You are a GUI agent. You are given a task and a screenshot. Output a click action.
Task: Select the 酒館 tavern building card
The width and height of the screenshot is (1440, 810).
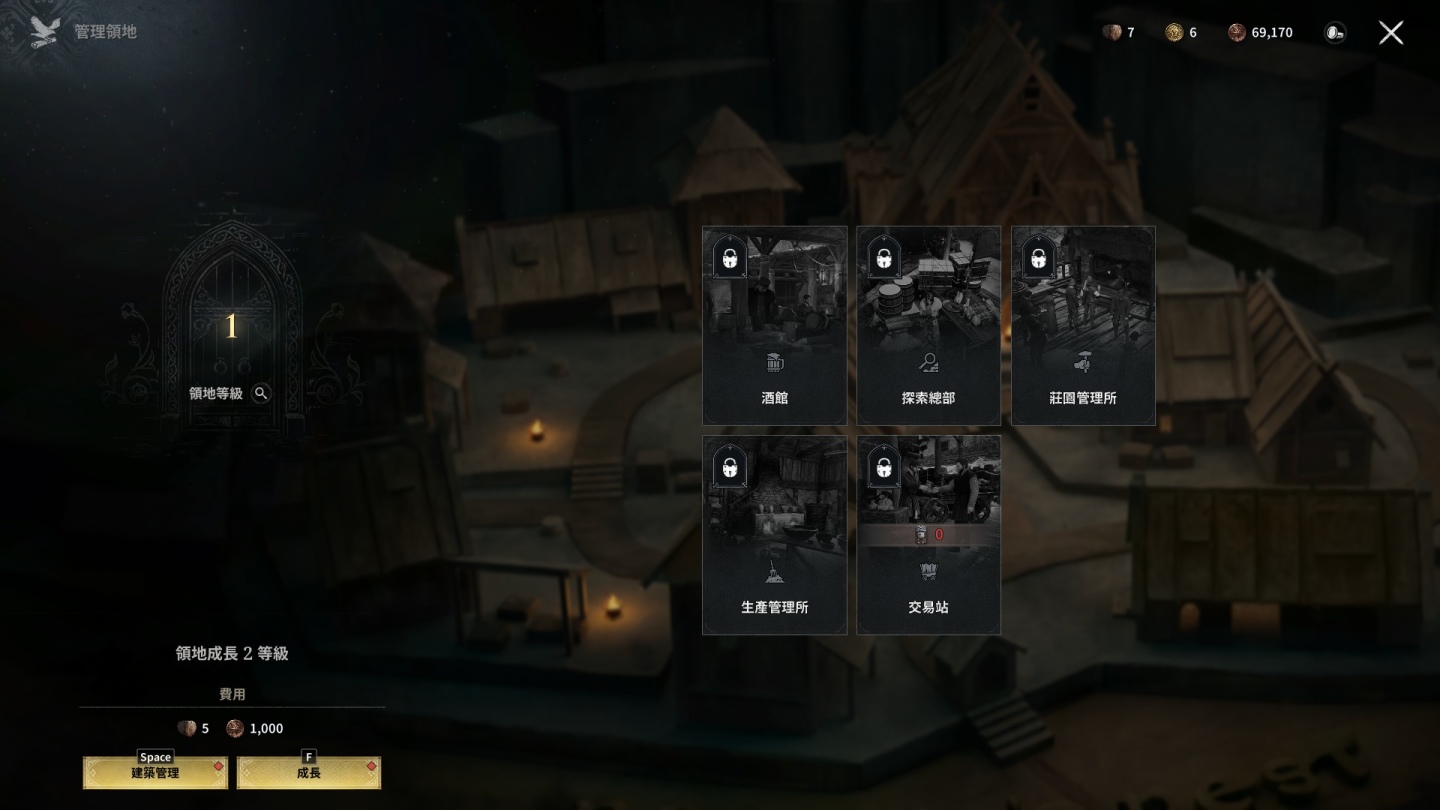775,326
